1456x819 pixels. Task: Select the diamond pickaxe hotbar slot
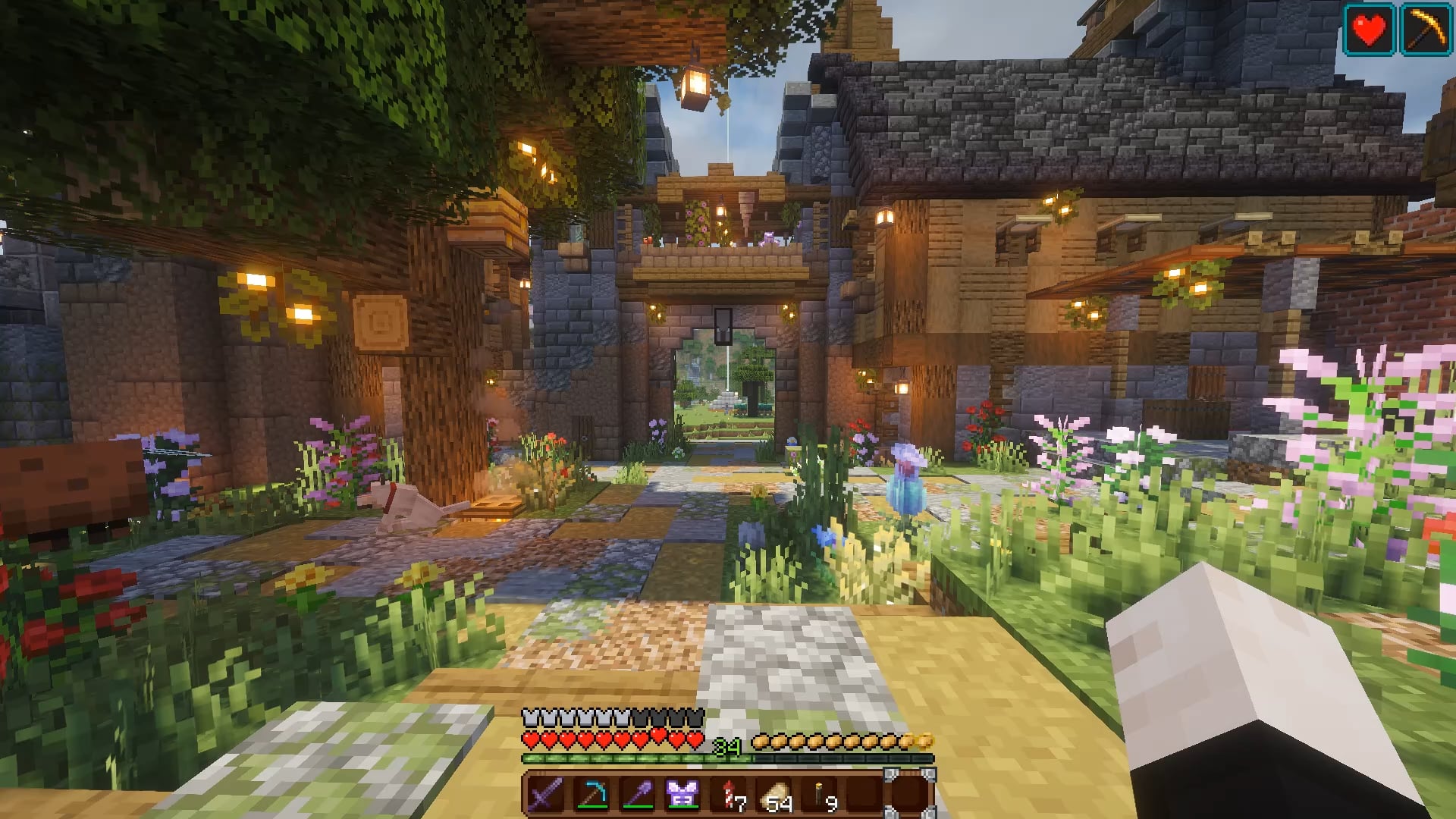(591, 795)
